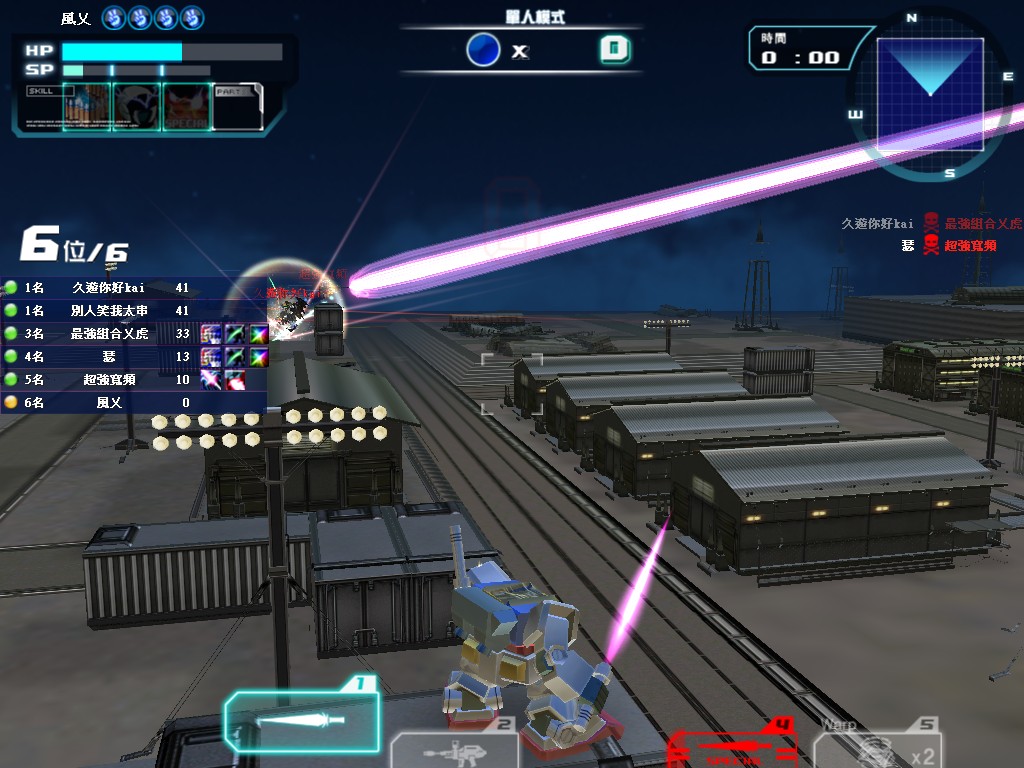
Task: Click the minimap radar
Action: 930,94
